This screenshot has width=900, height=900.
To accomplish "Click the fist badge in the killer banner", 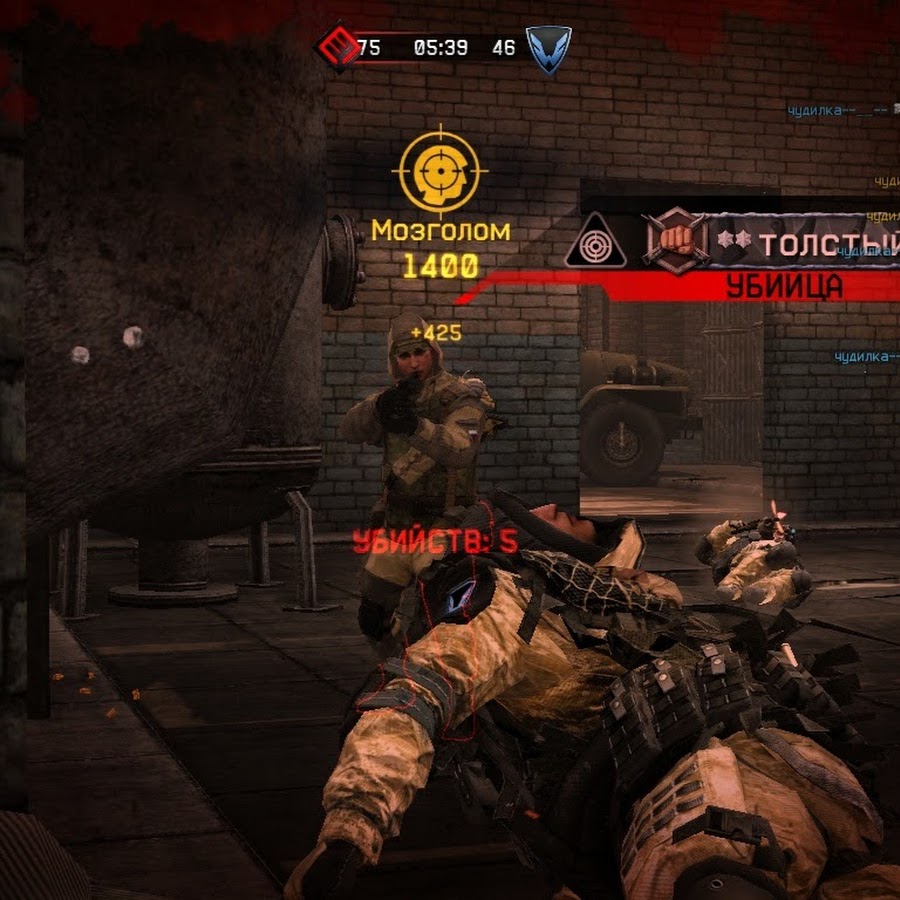I will [675, 240].
